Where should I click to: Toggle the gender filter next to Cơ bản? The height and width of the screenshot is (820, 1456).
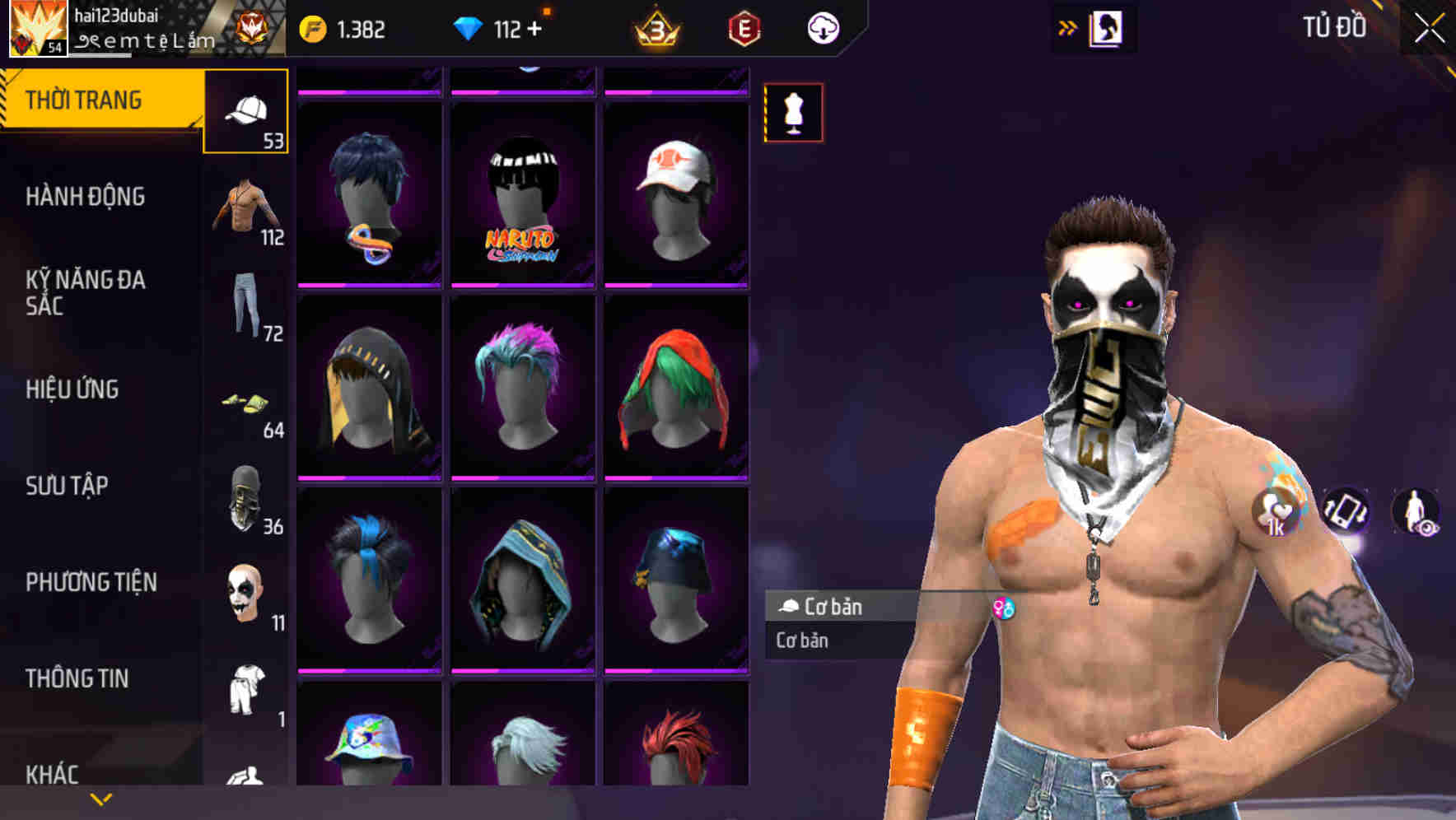1005,608
